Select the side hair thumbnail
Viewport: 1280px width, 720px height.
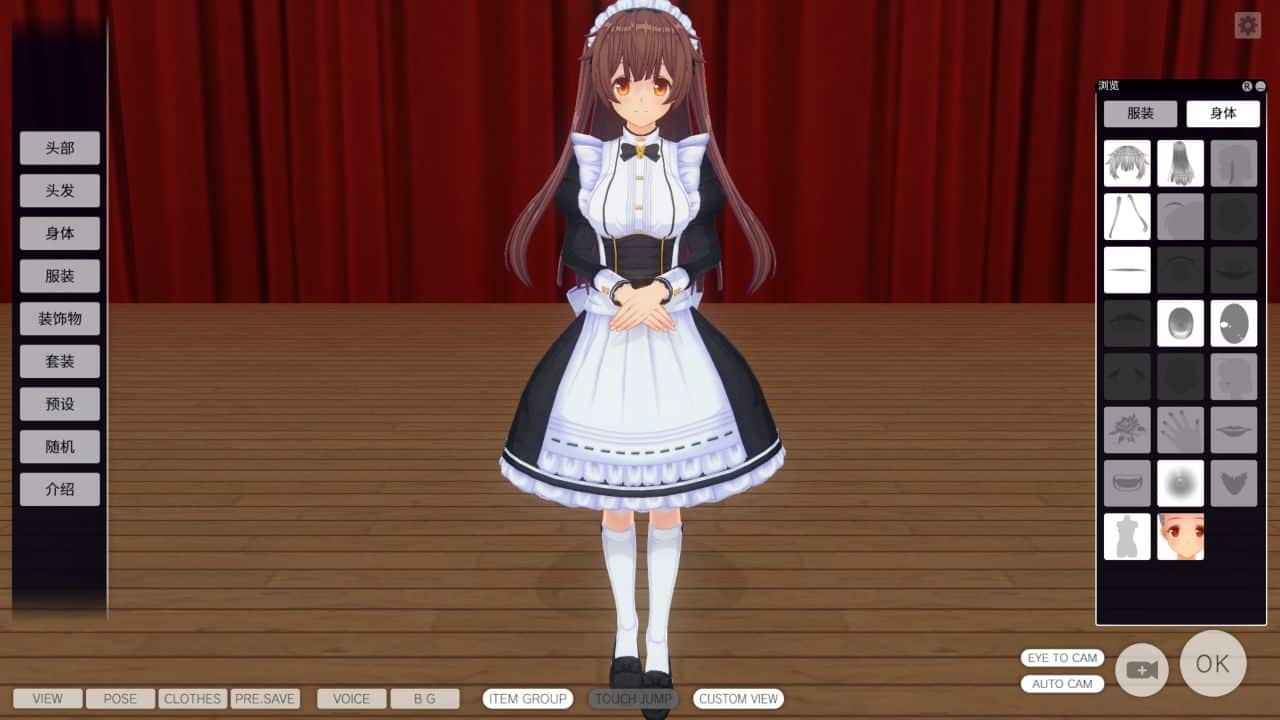(x=1234, y=163)
